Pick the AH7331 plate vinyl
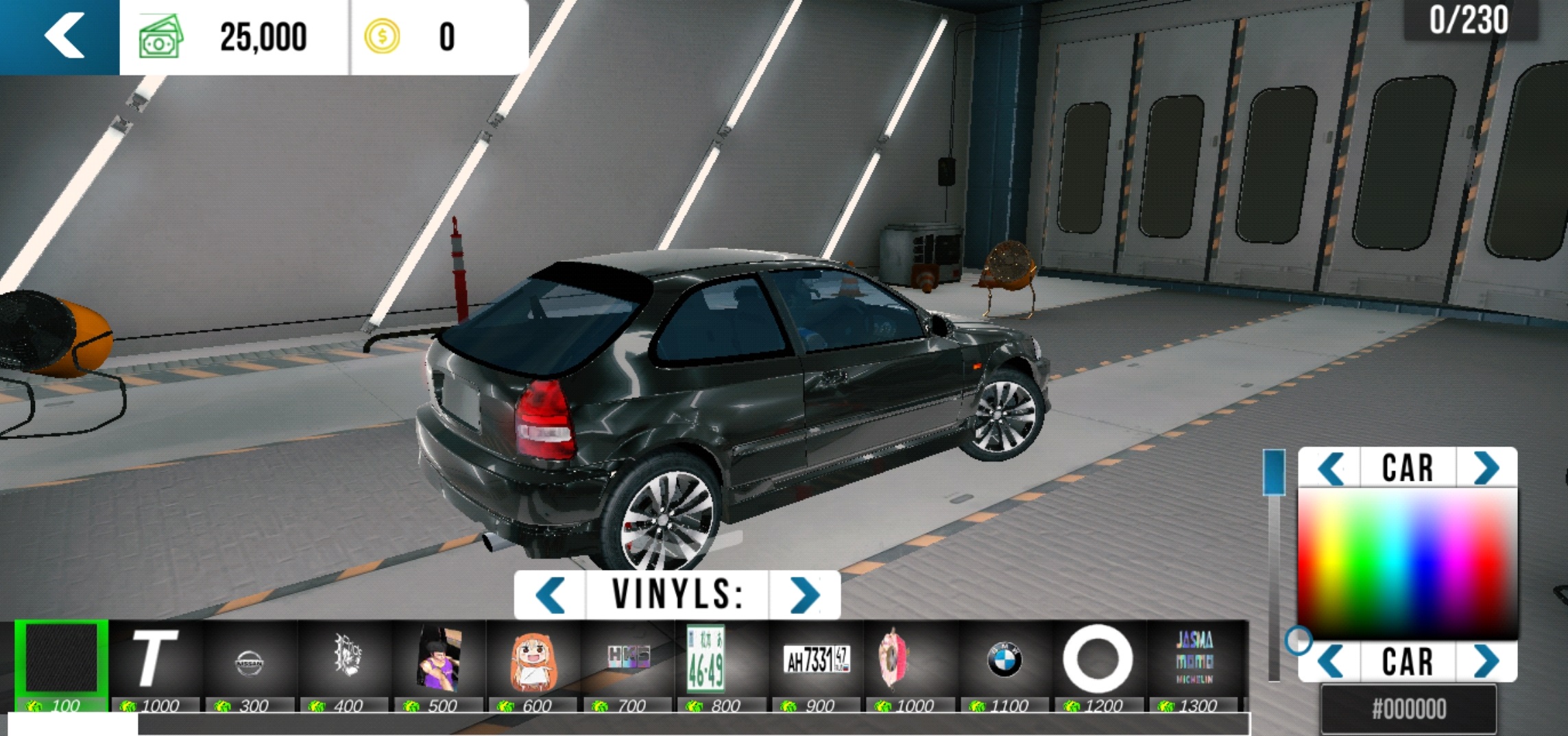 click(817, 660)
